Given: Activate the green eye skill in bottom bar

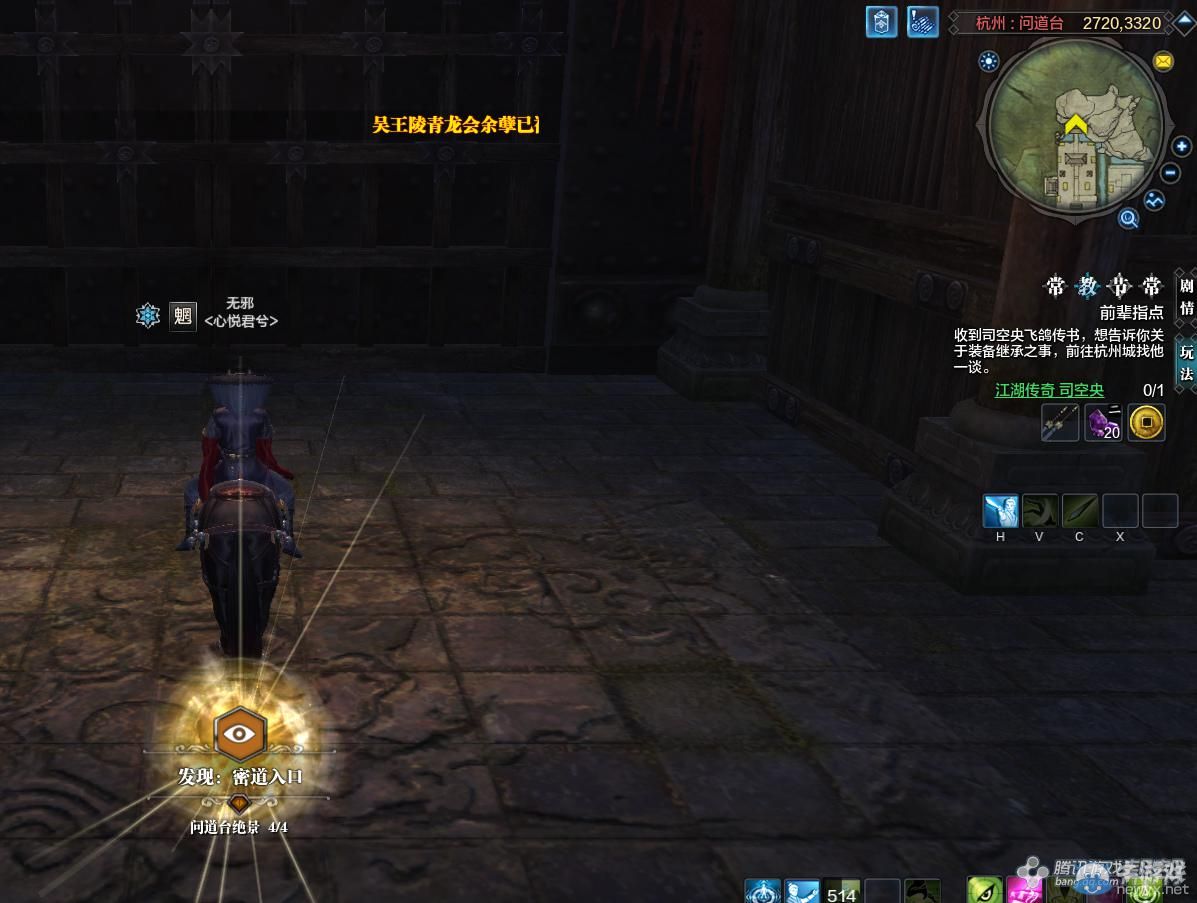Looking at the screenshot, I should [x=984, y=889].
